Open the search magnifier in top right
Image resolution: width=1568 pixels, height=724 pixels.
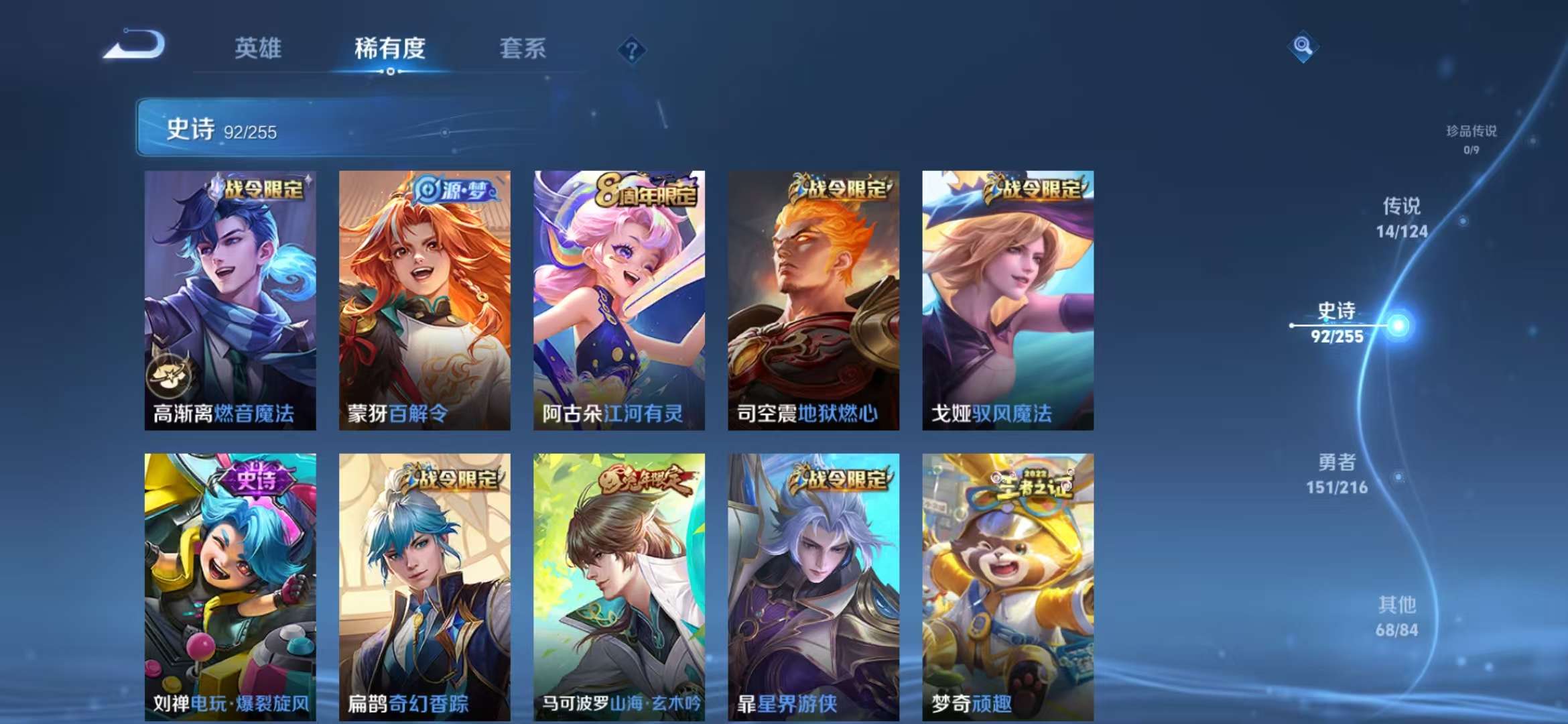1303,47
